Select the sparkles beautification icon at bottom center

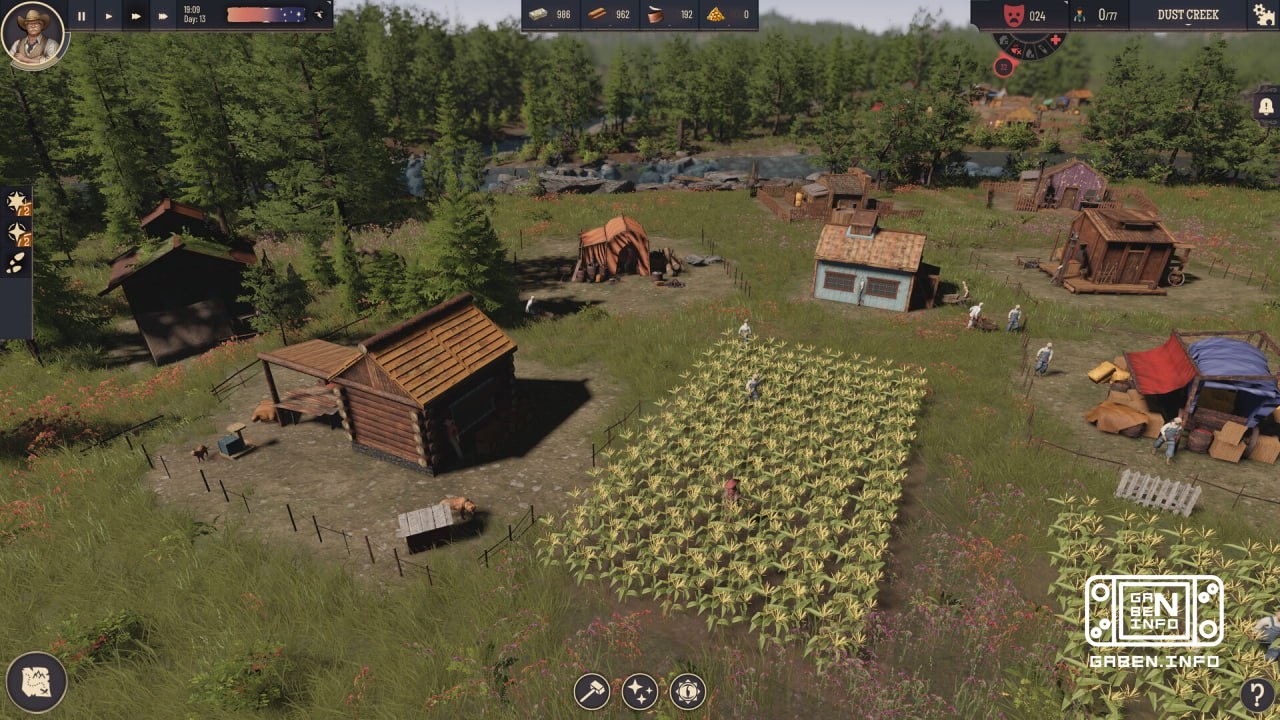639,688
